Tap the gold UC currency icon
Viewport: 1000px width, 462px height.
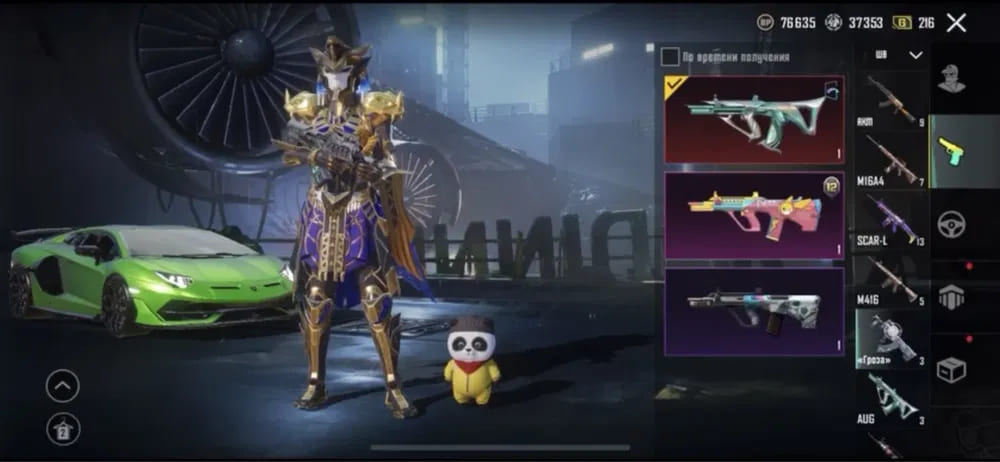[901, 23]
